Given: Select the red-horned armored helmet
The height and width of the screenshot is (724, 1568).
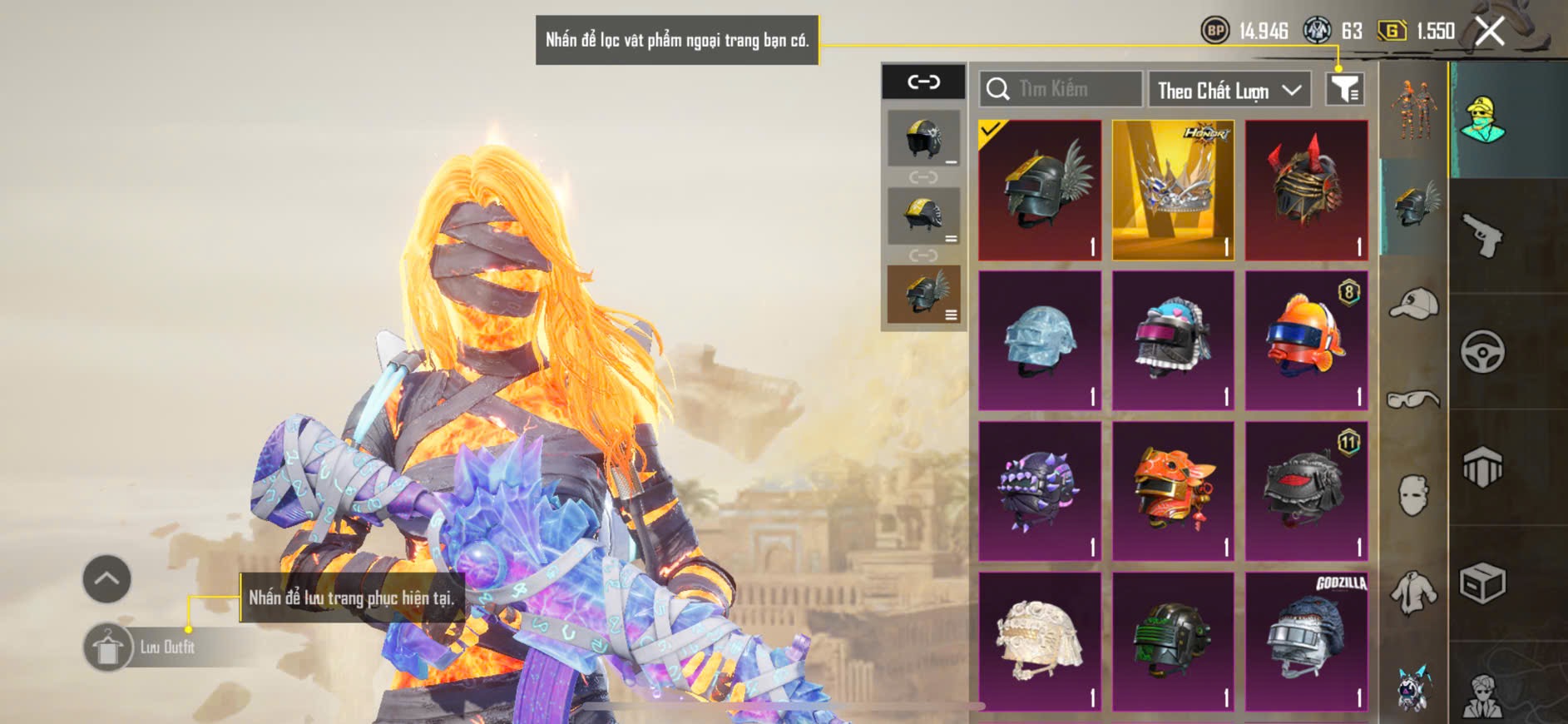Looking at the screenshot, I should coord(1306,190).
